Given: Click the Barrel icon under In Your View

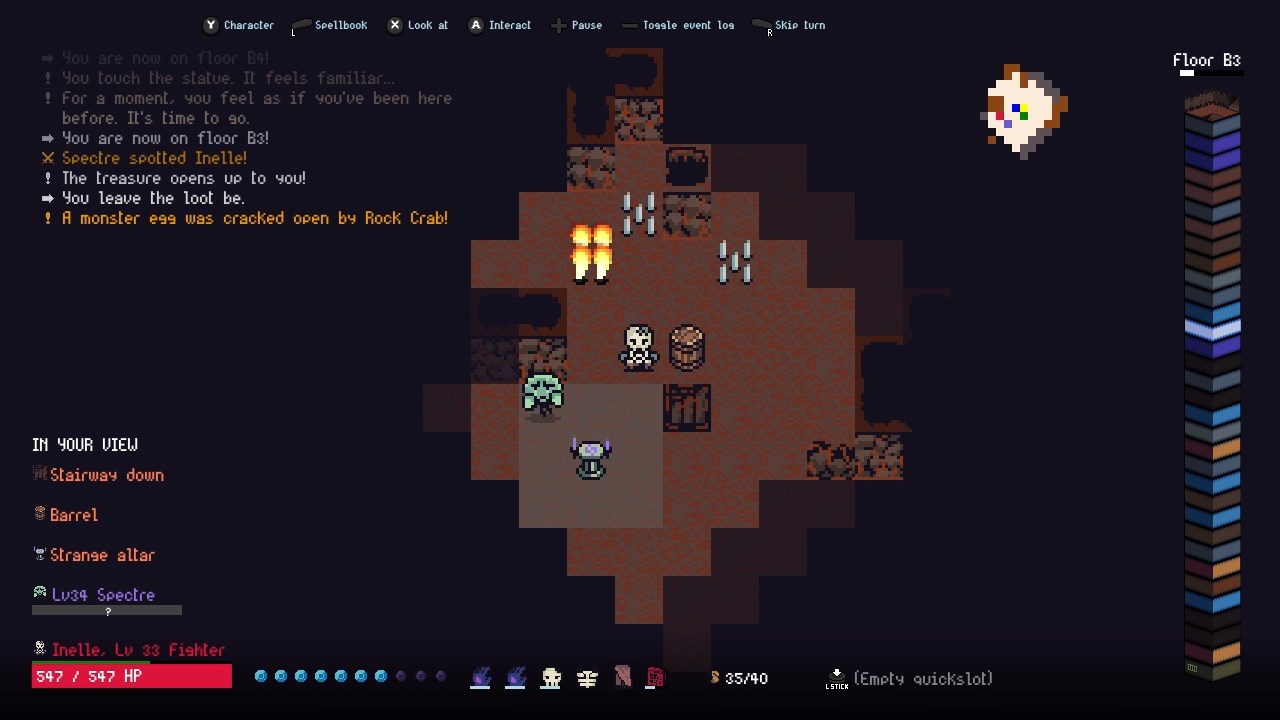Looking at the screenshot, I should [39, 514].
